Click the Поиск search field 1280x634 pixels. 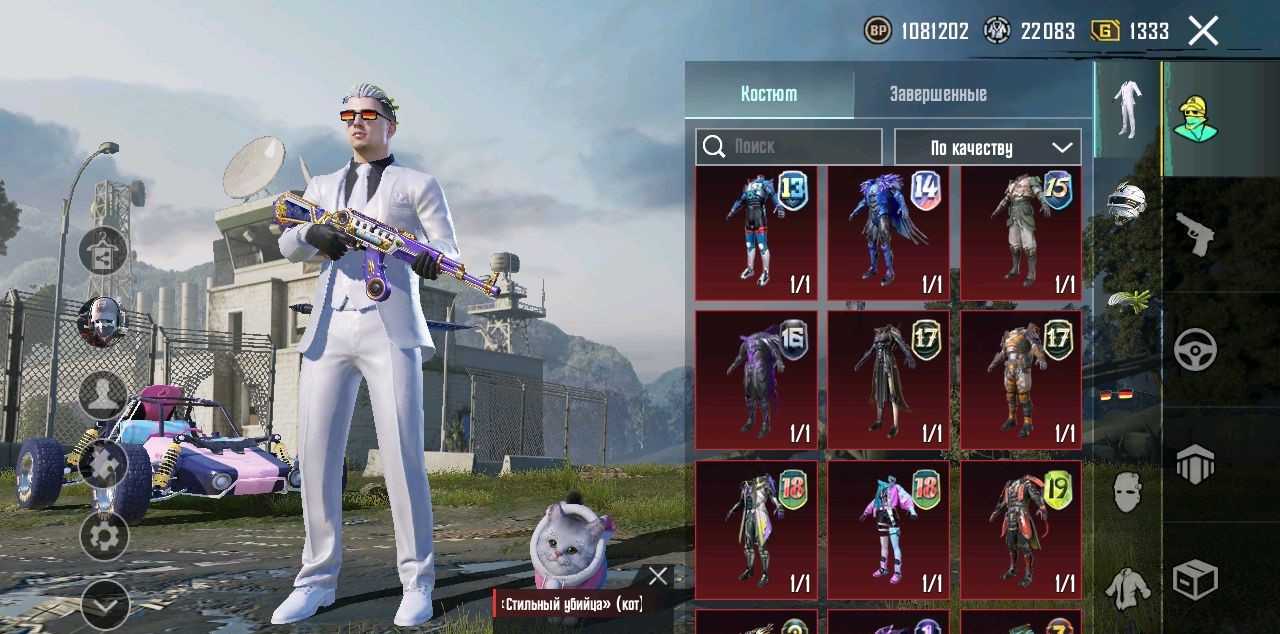click(x=789, y=147)
